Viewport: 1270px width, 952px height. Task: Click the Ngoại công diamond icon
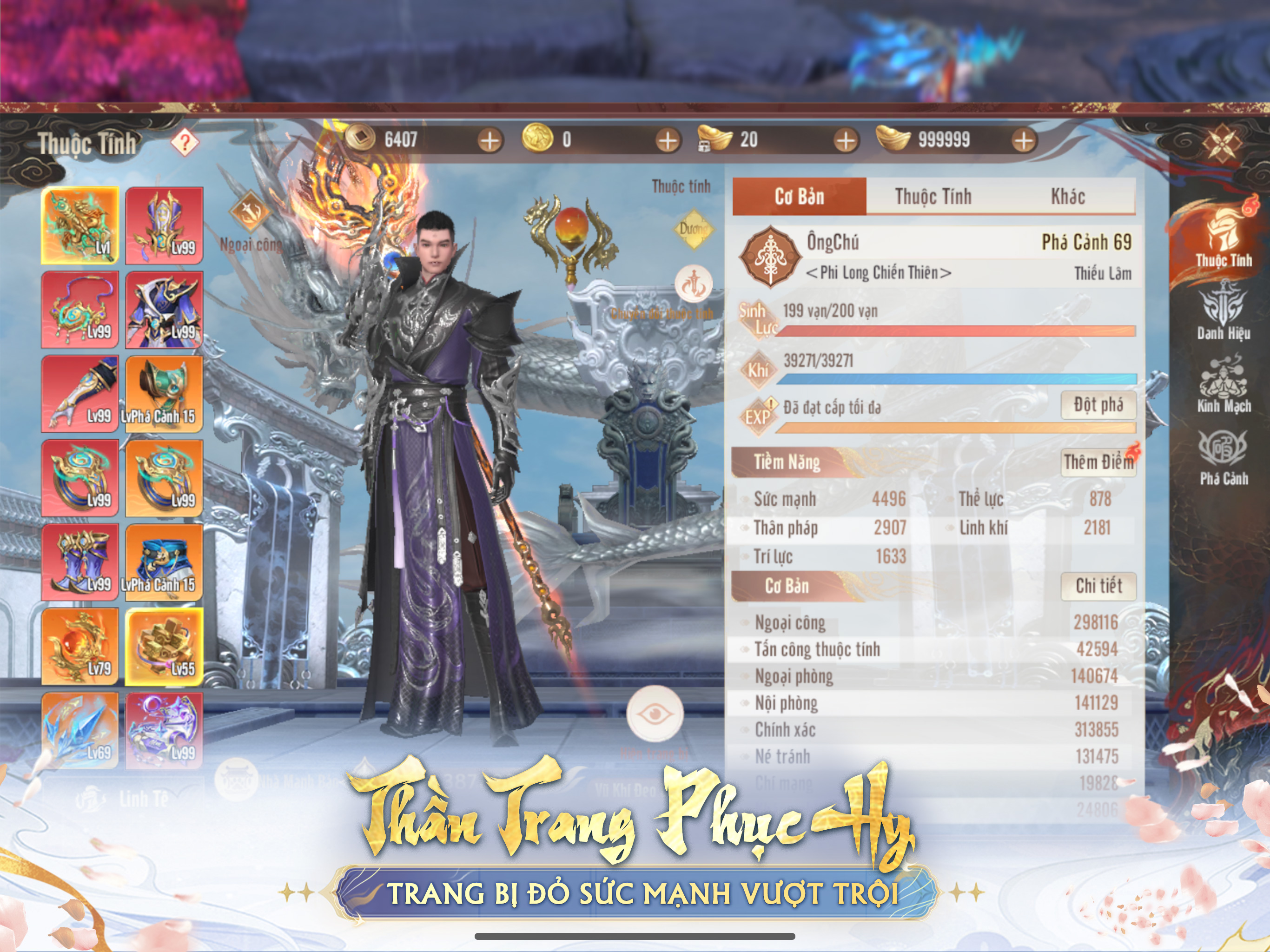coord(250,211)
